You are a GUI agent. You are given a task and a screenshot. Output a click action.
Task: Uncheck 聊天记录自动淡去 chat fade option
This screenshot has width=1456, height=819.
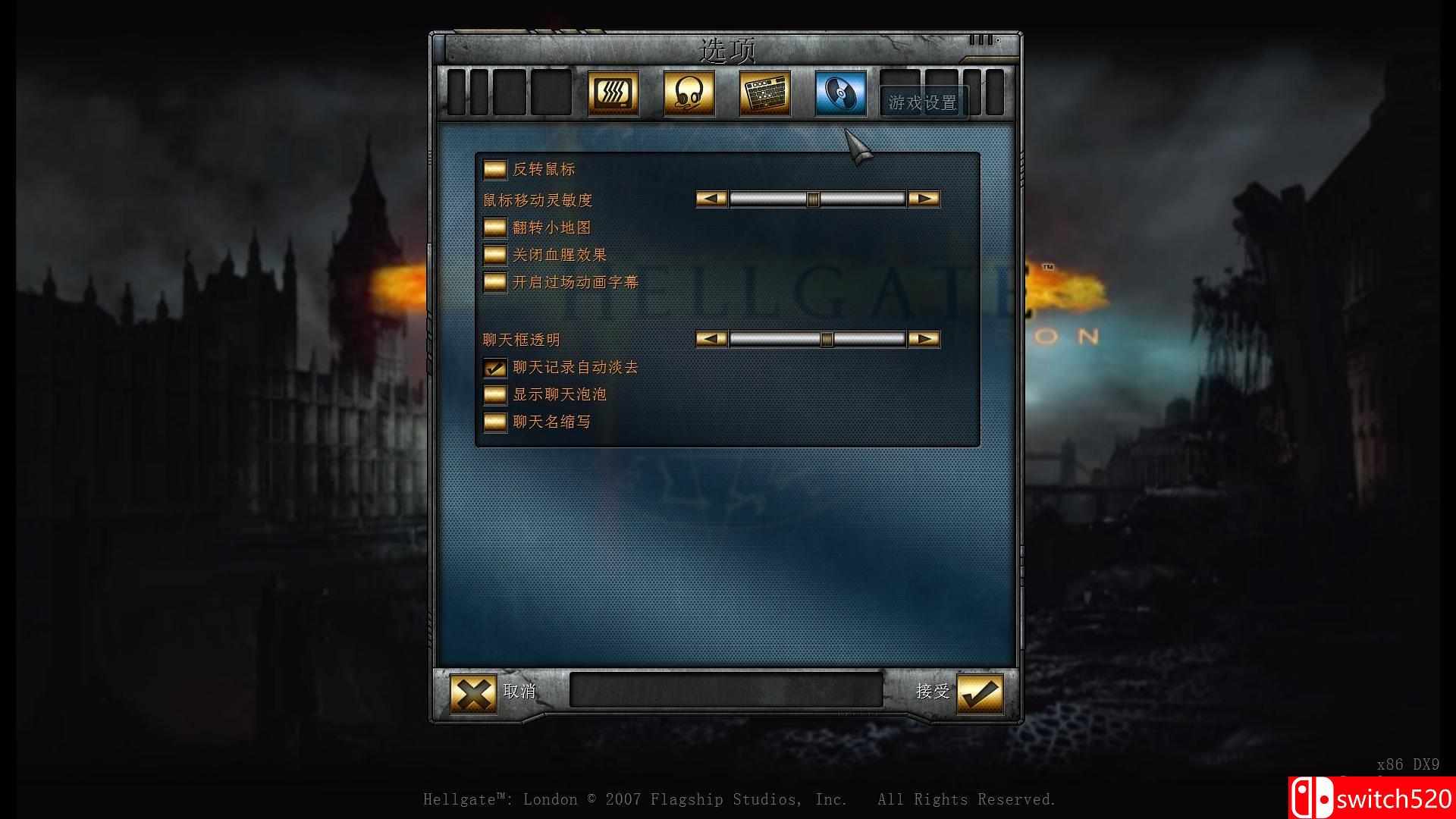click(494, 367)
